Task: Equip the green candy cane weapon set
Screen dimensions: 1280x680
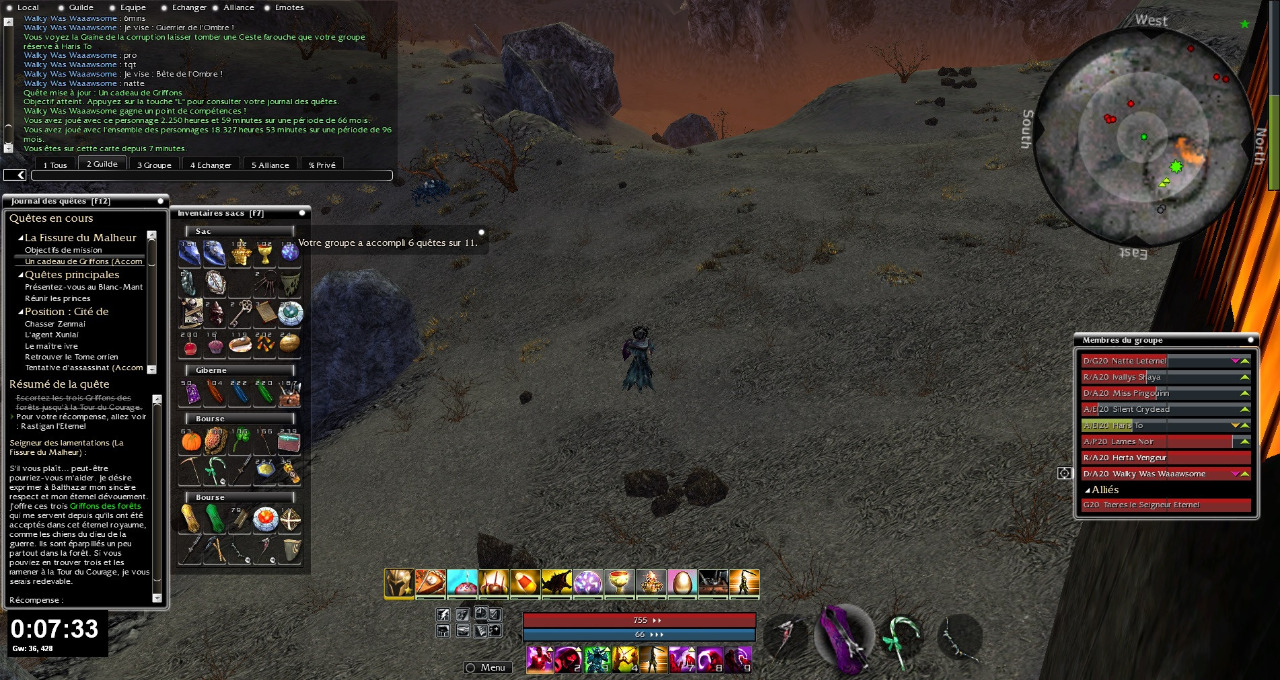Action: point(902,633)
